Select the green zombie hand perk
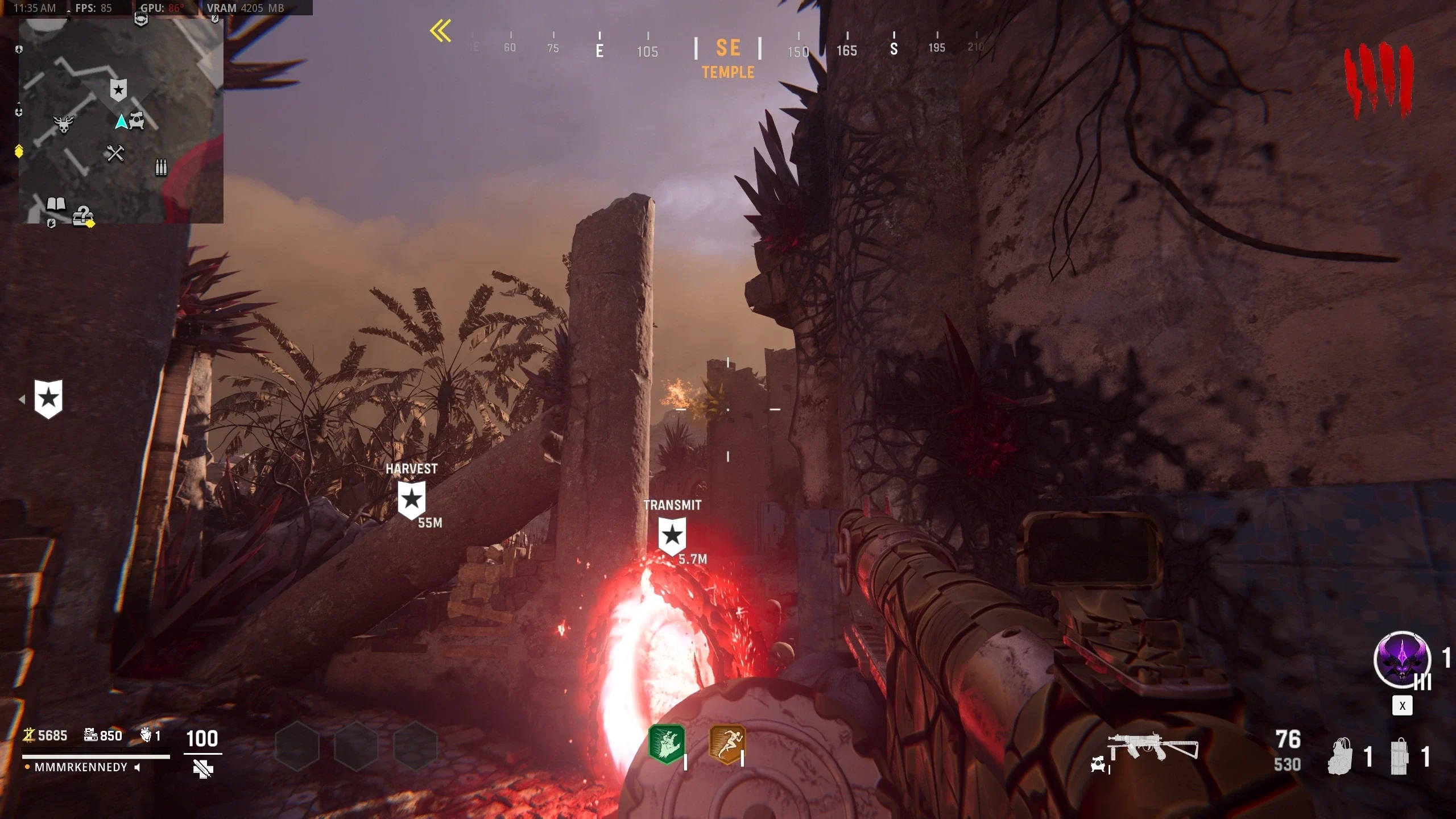1456x819 pixels. coord(667,744)
